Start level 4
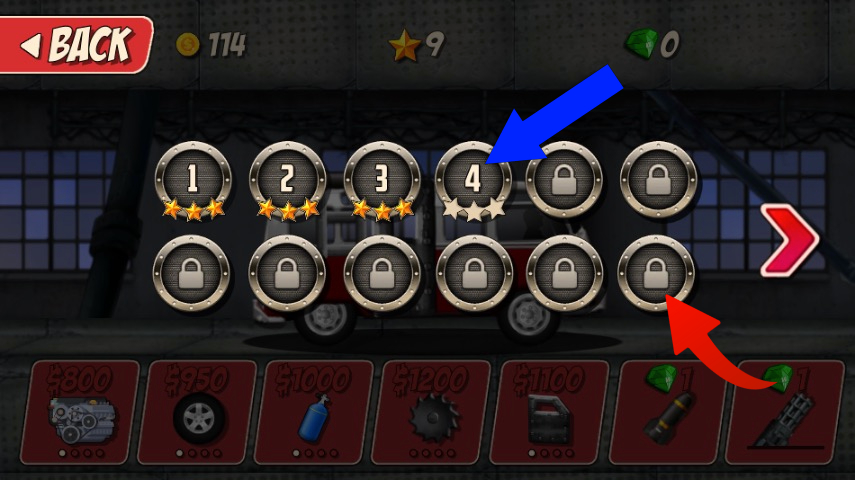 pyautogui.click(x=474, y=179)
